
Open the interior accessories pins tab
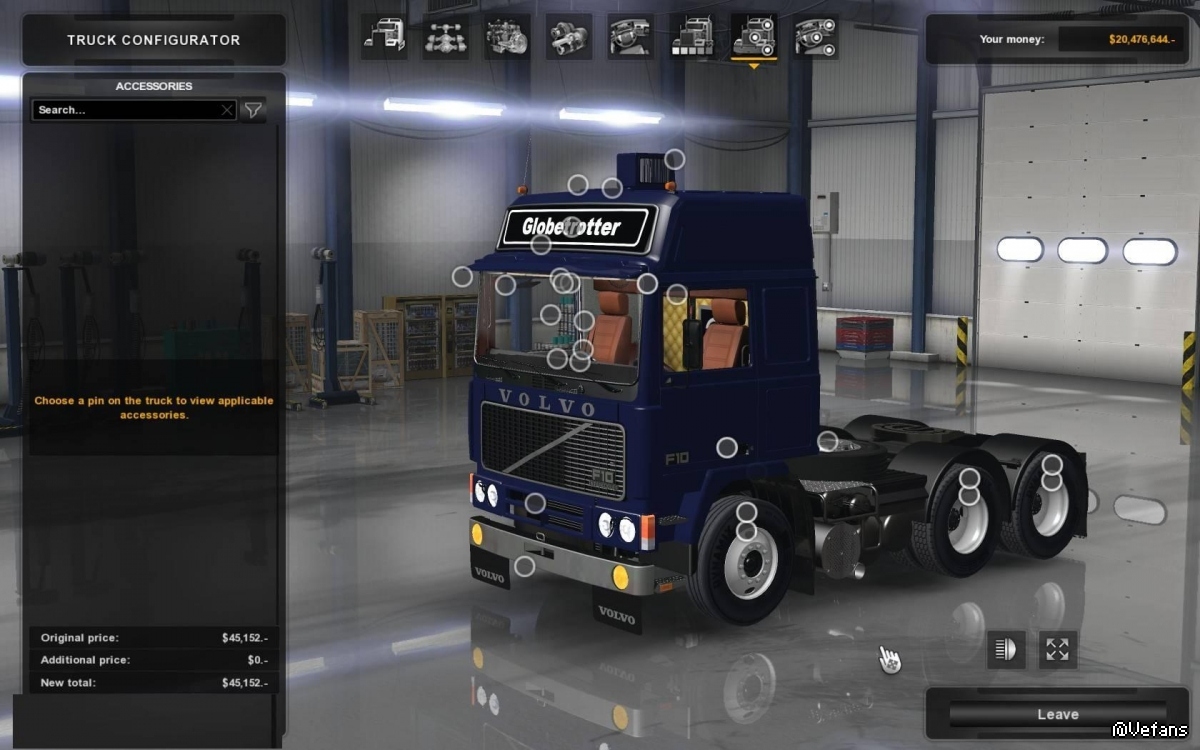pos(816,37)
